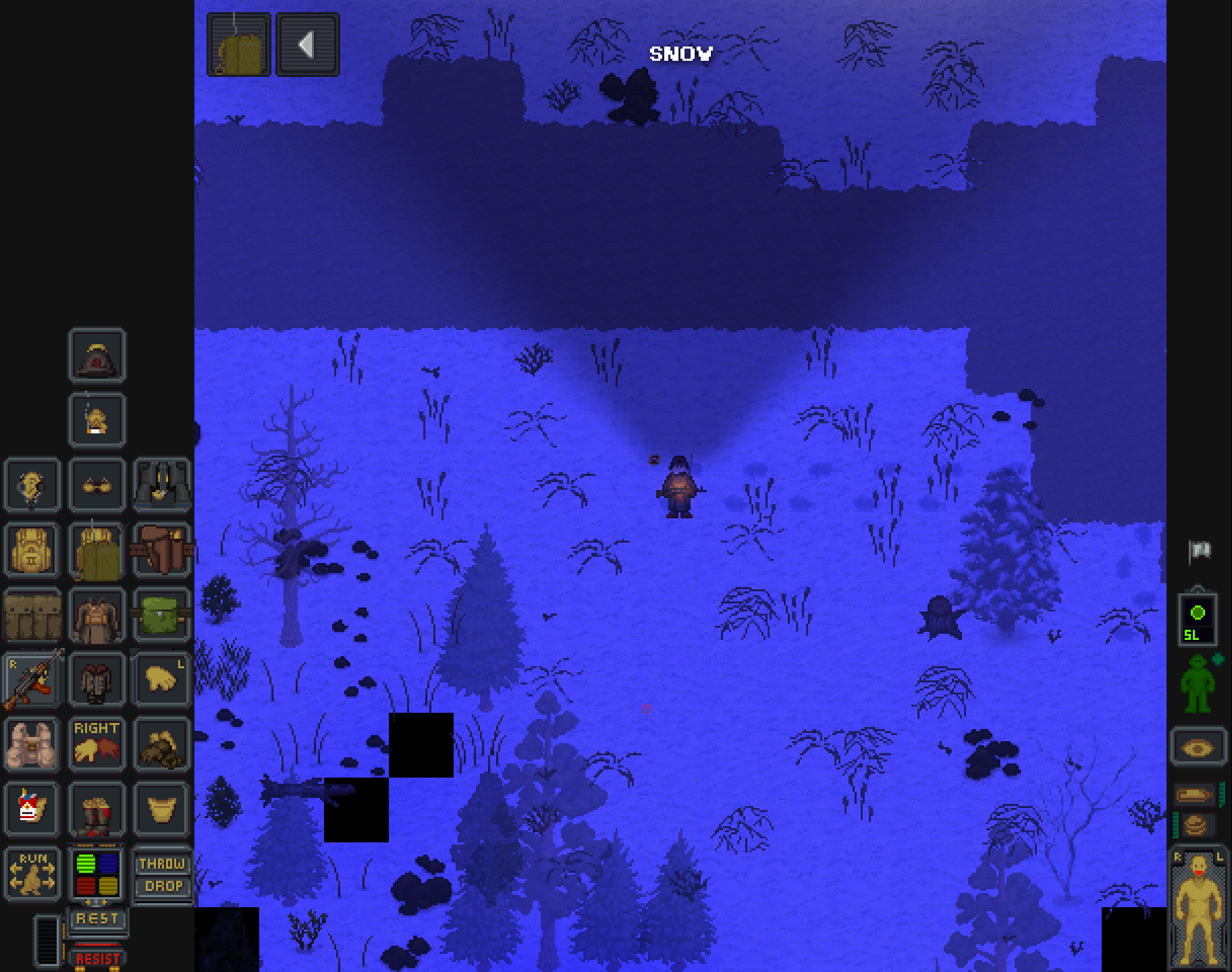This screenshot has height=972, width=1232.
Task: Select the rifle in the right-hand slot
Action: pyautogui.click(x=32, y=680)
